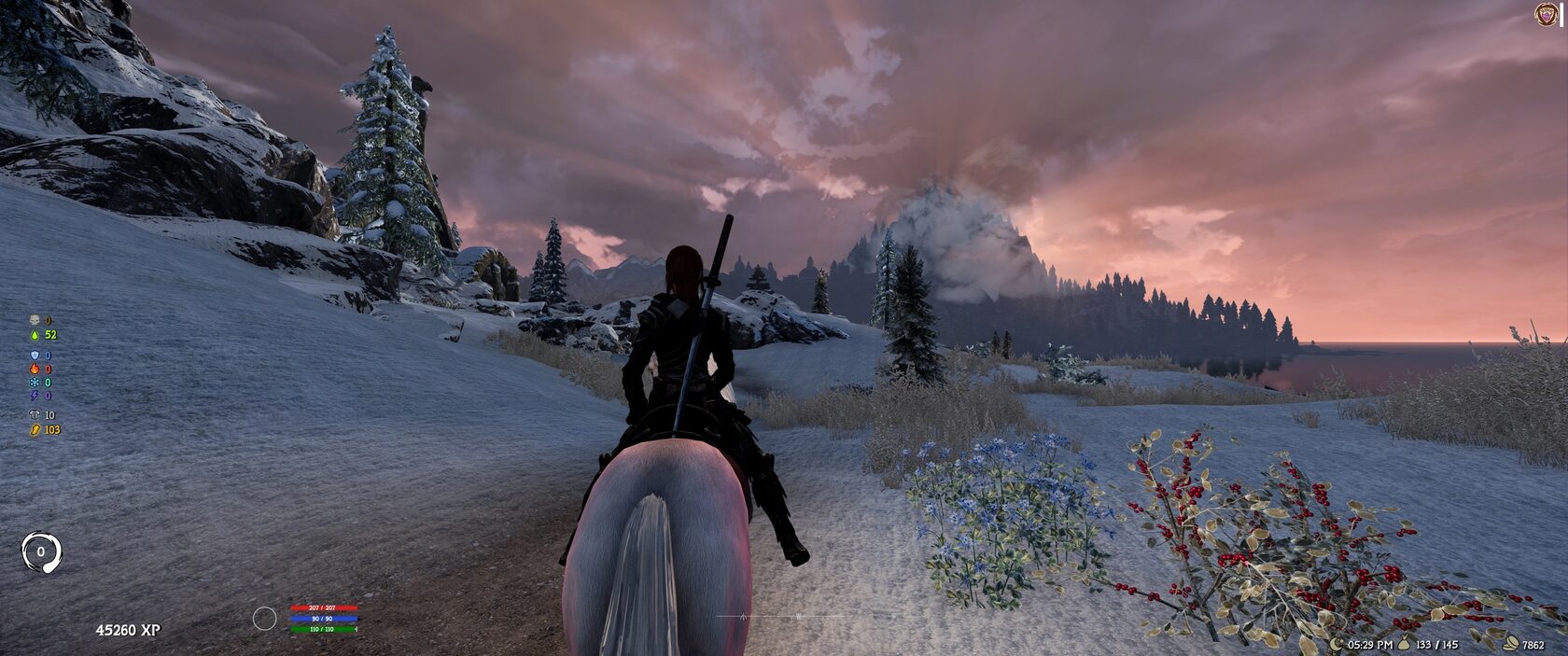Click the gold coins stack icon
The width and height of the screenshot is (1568, 656).
[1512, 645]
